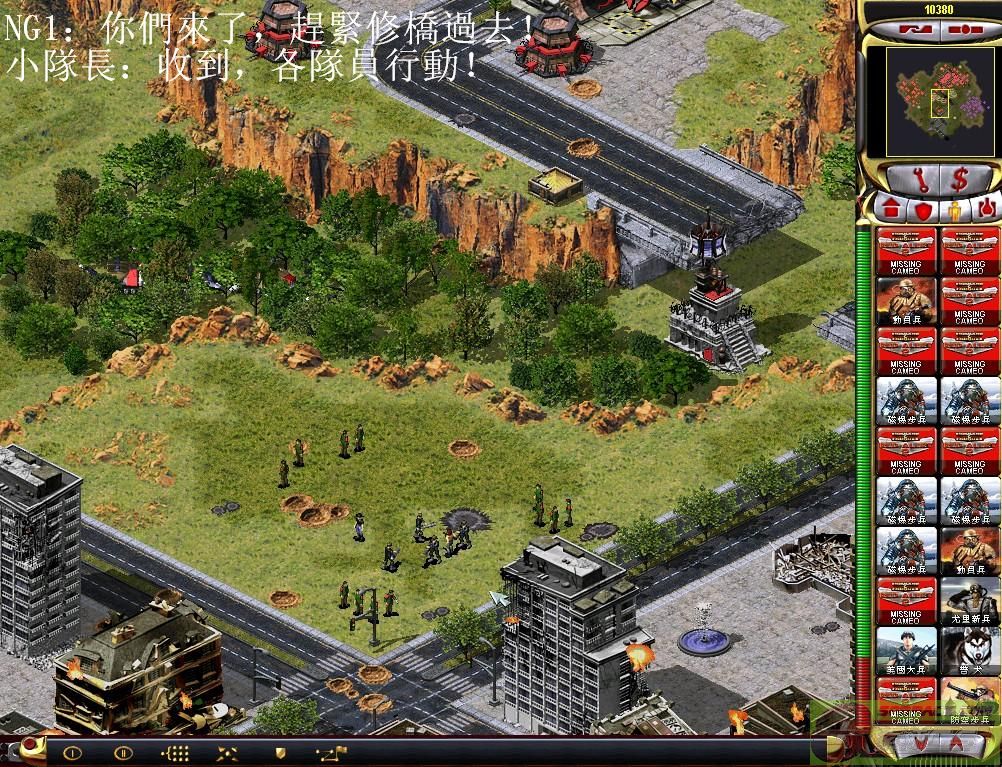
Task: Activate the deploy arrows command
Action: [x=227, y=751]
